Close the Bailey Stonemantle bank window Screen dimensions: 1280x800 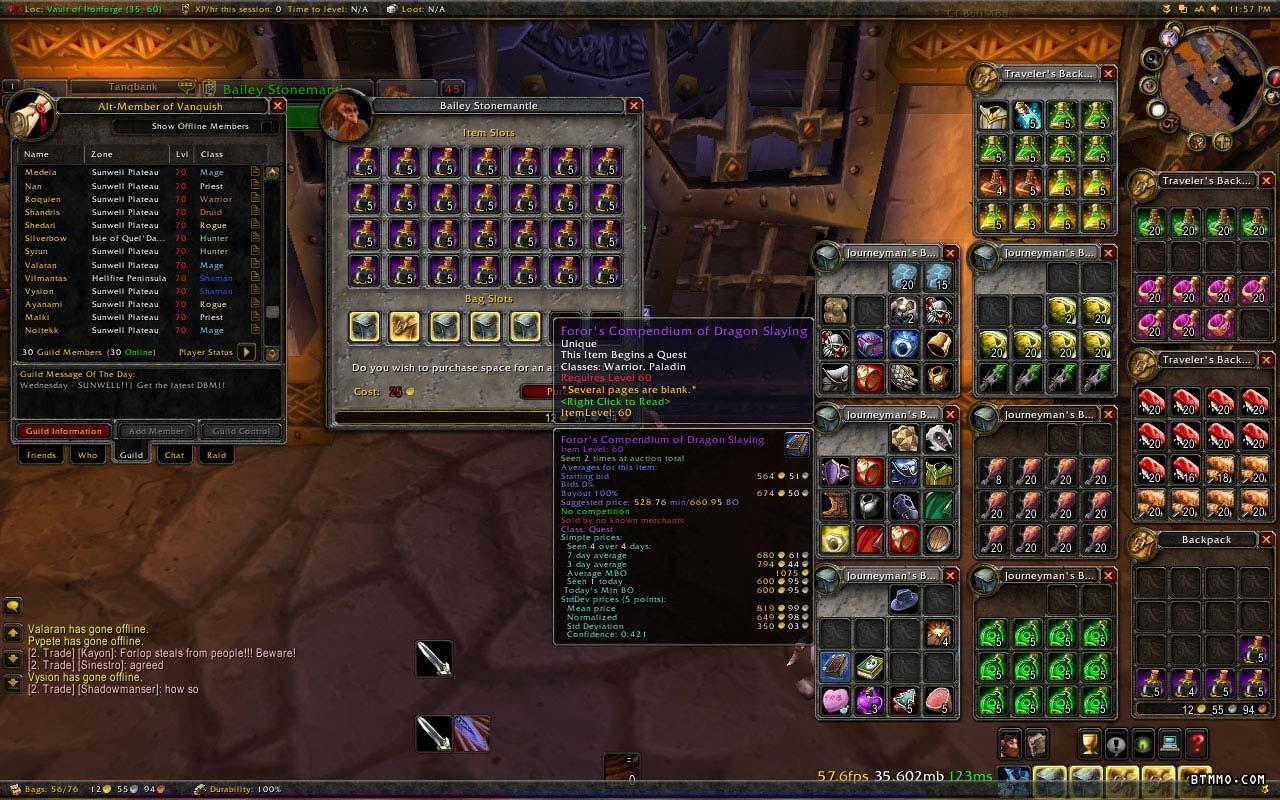634,105
